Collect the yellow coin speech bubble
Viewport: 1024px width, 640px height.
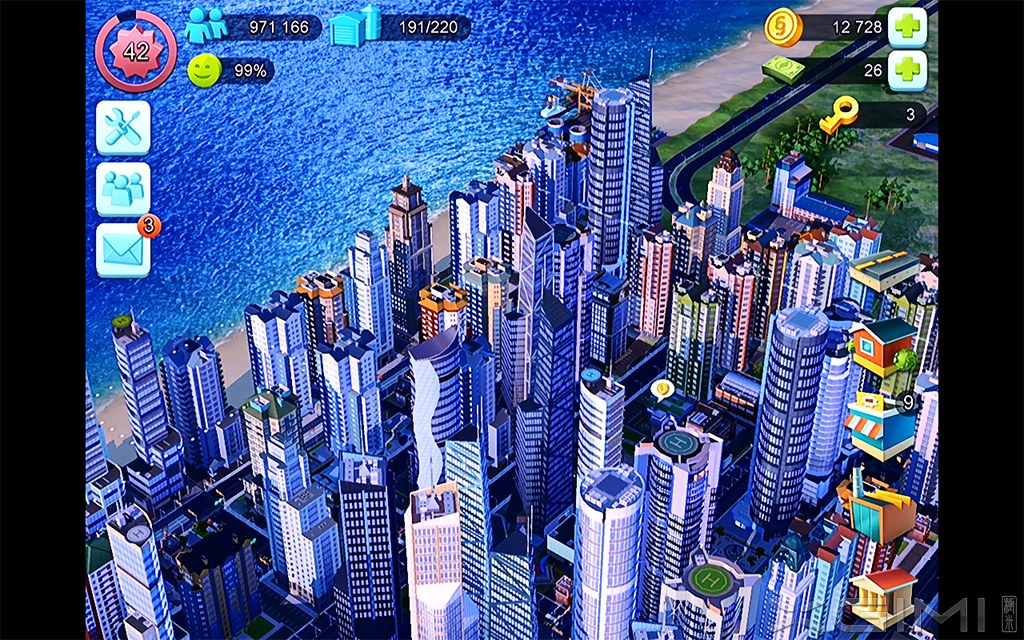pos(660,389)
